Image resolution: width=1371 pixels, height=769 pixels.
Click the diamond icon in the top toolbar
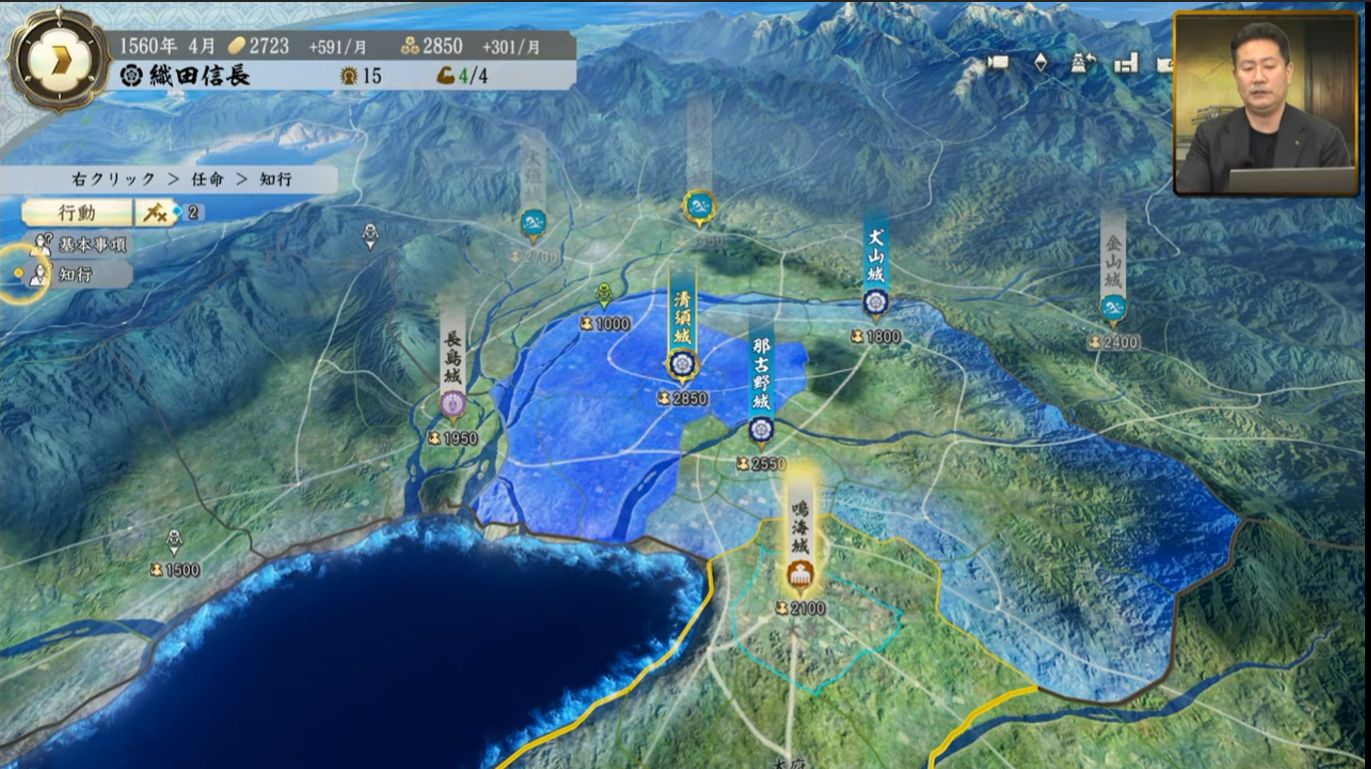pyautogui.click(x=1040, y=62)
